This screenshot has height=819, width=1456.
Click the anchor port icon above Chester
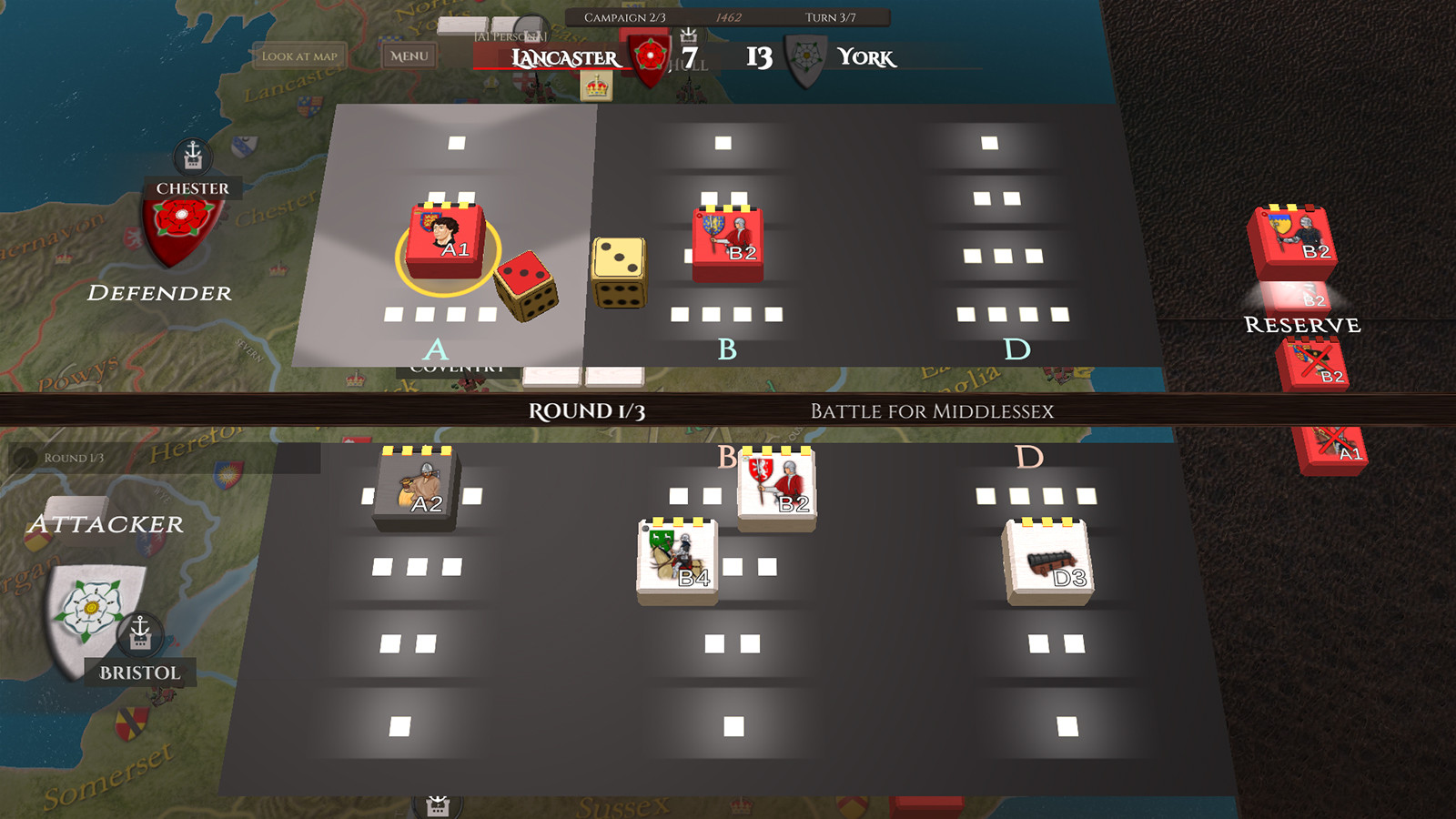click(x=193, y=157)
